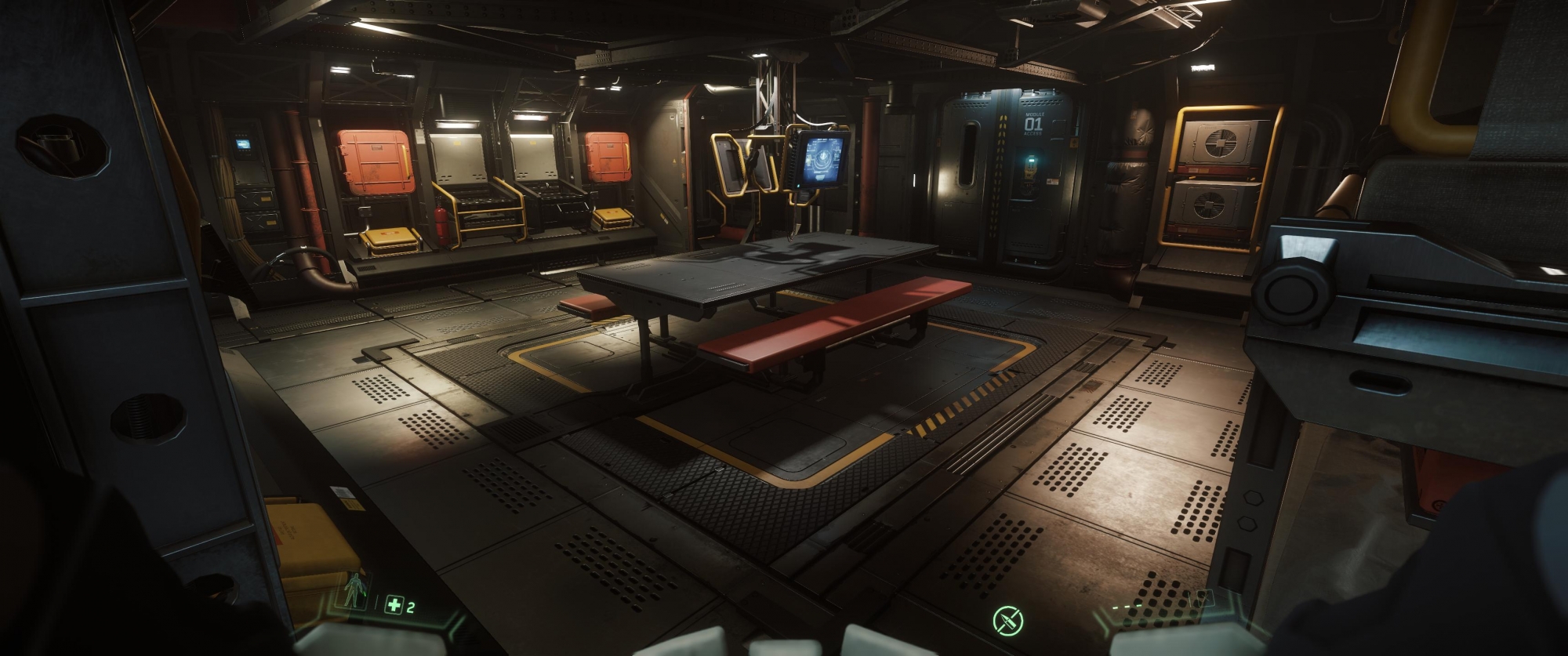
Task: Click the crossed-out bullet icon
Action: [x=1007, y=621]
